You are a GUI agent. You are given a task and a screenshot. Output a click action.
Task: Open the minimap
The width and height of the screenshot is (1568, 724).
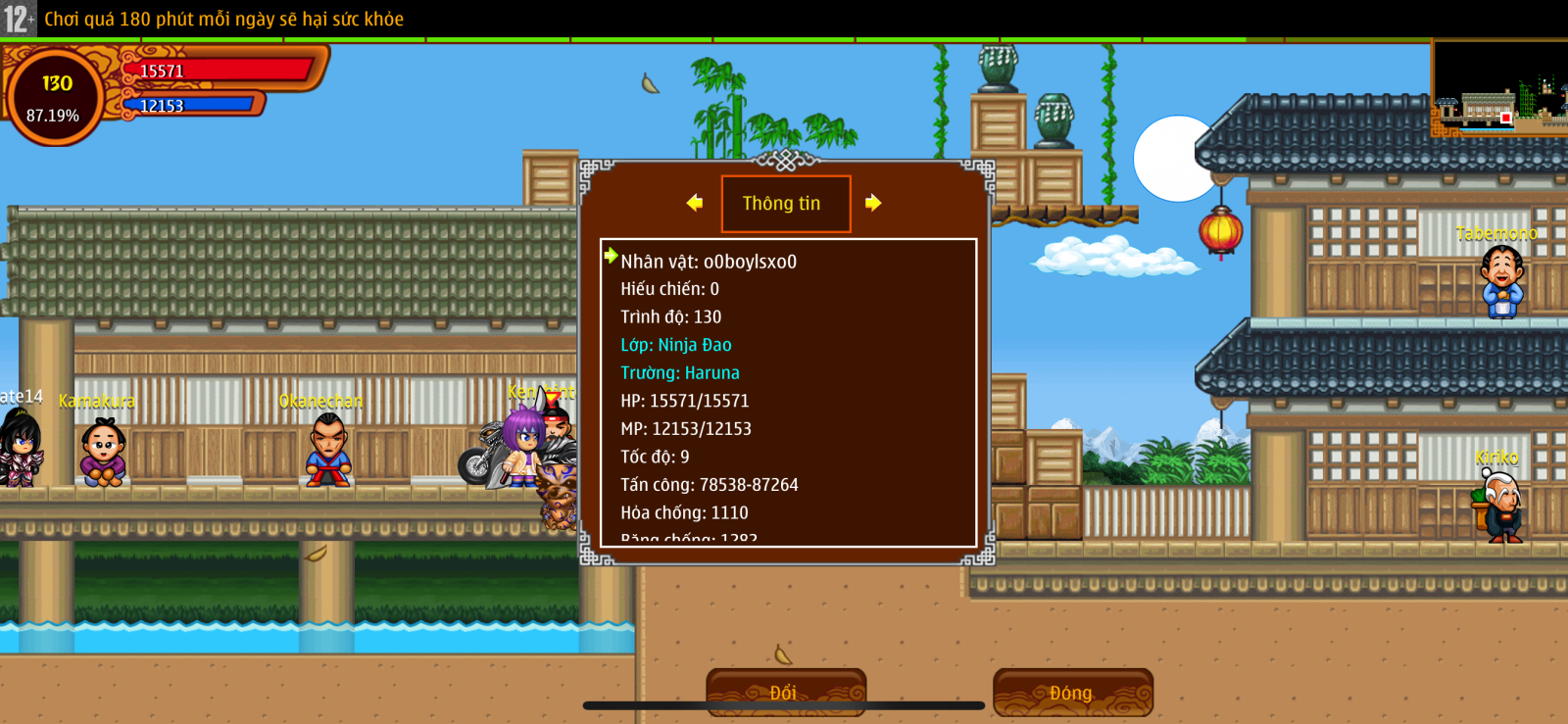pyautogui.click(x=1498, y=89)
